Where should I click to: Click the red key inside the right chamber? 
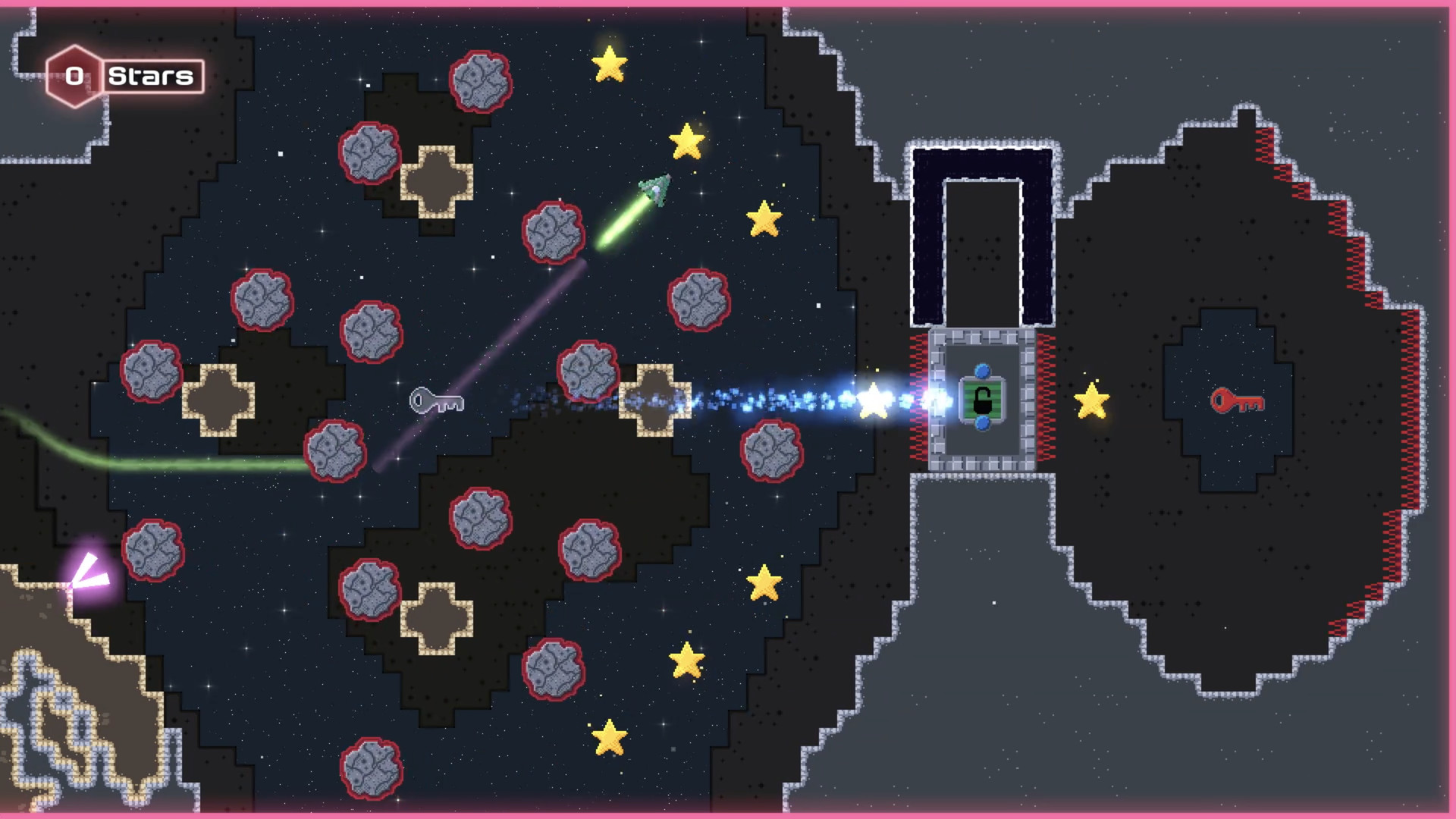(1238, 400)
